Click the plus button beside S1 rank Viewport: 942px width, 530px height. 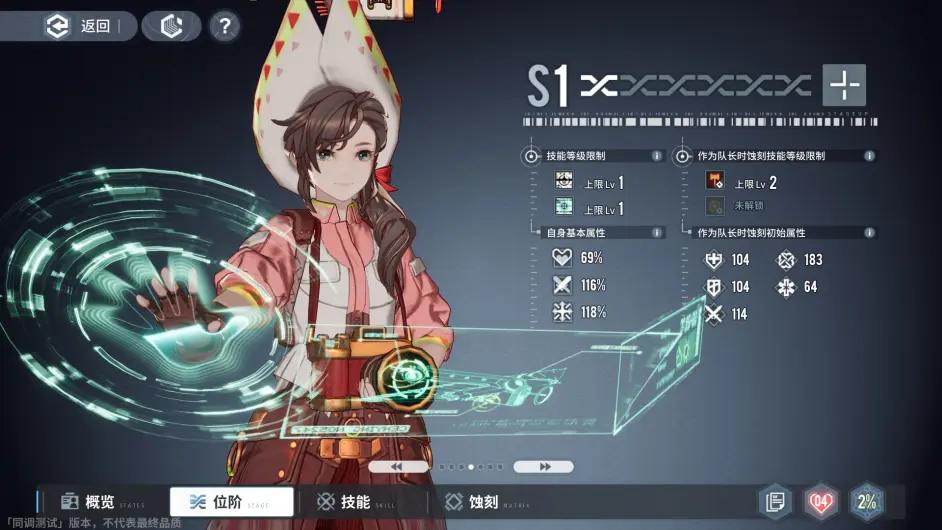tap(844, 86)
